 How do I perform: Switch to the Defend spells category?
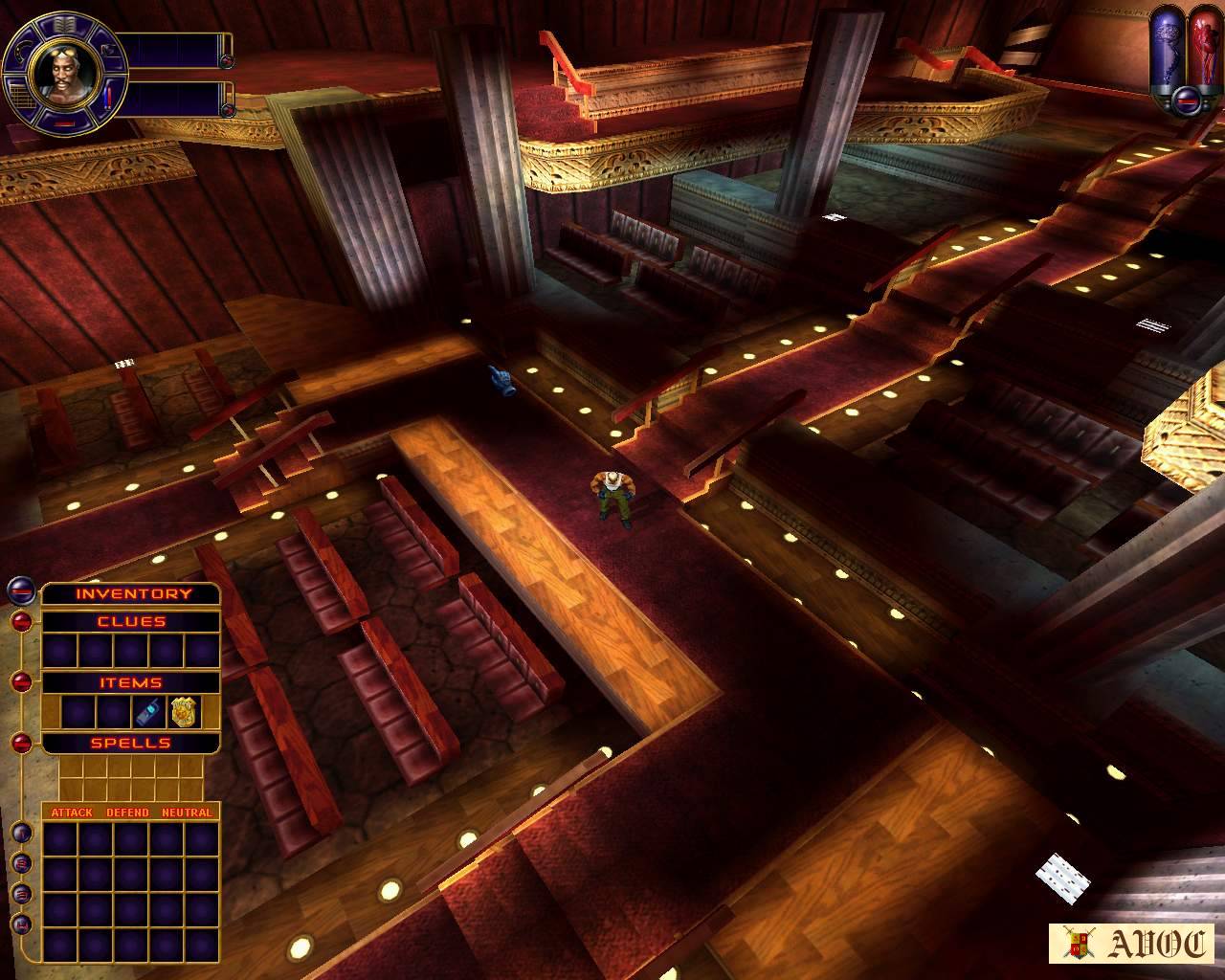[127, 813]
